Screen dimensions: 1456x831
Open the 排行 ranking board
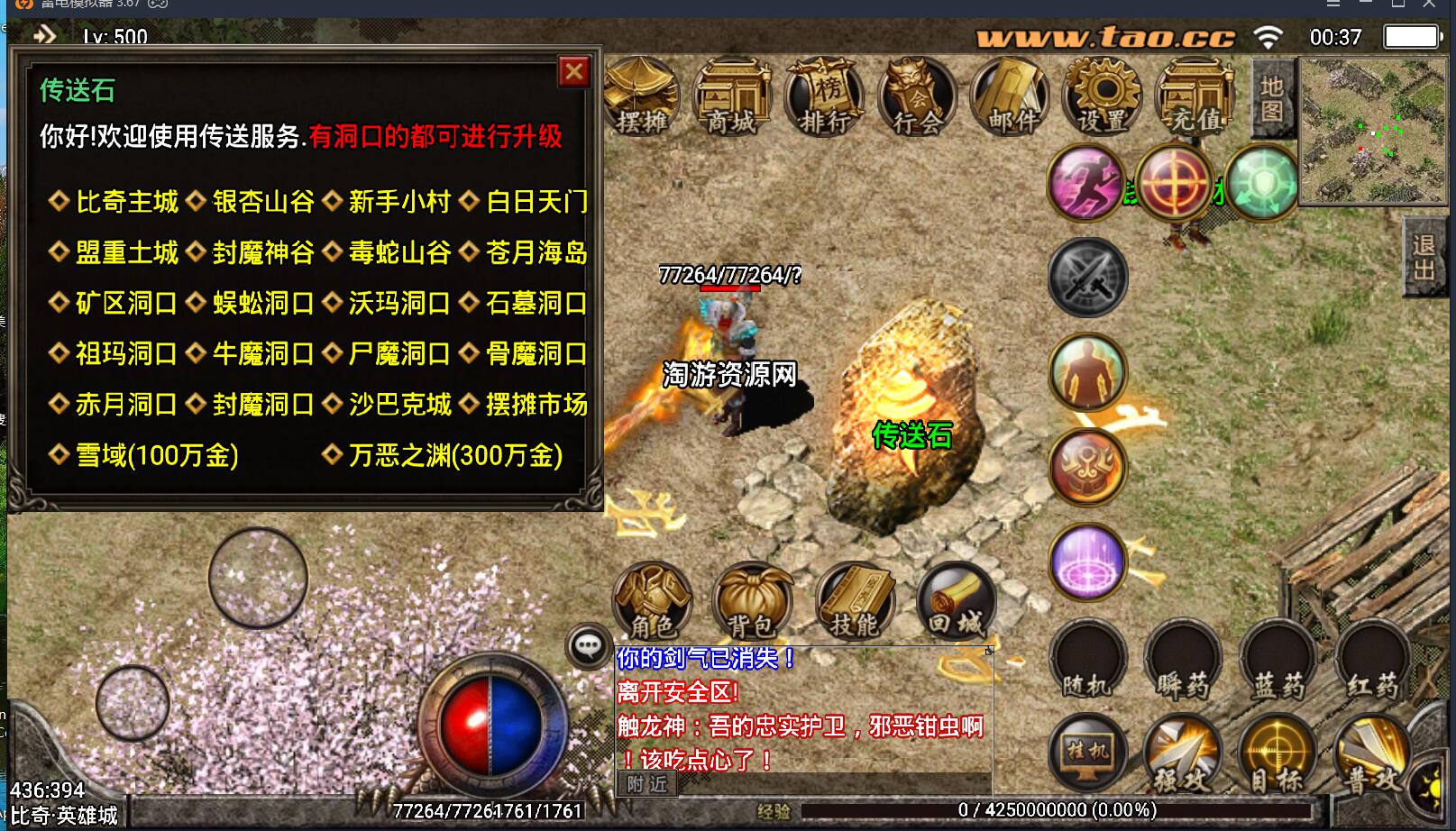pyautogui.click(x=825, y=97)
